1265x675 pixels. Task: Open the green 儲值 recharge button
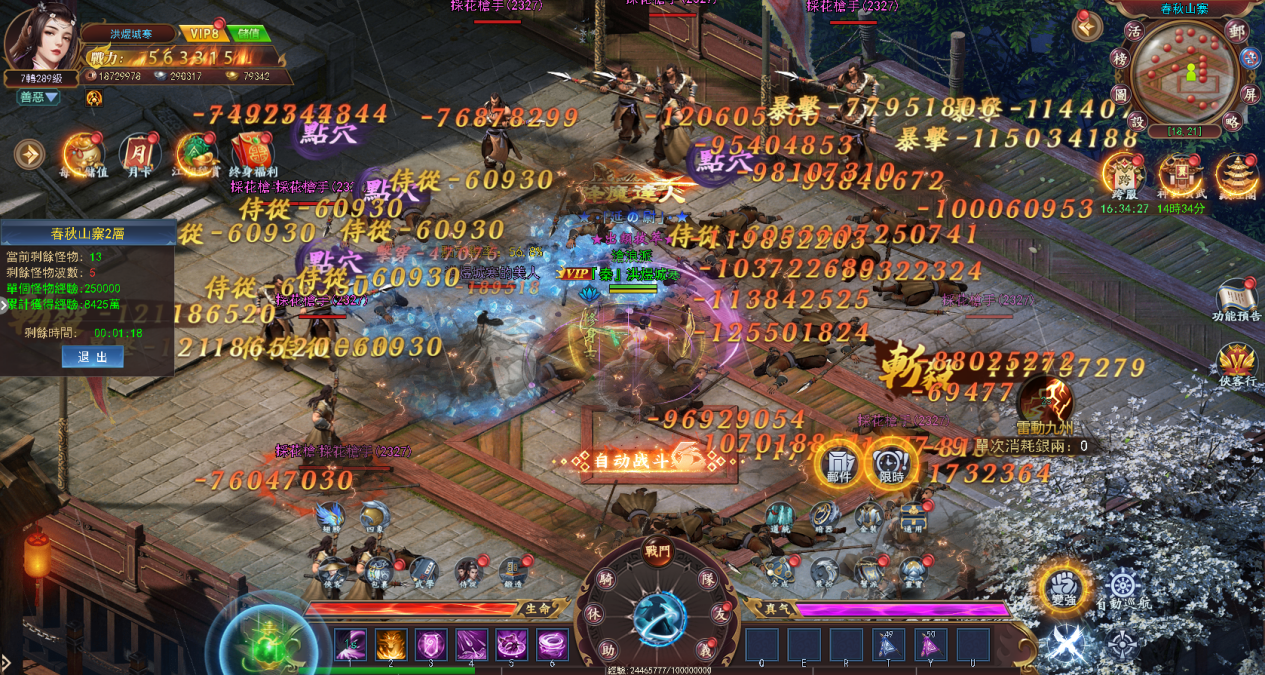pos(249,33)
